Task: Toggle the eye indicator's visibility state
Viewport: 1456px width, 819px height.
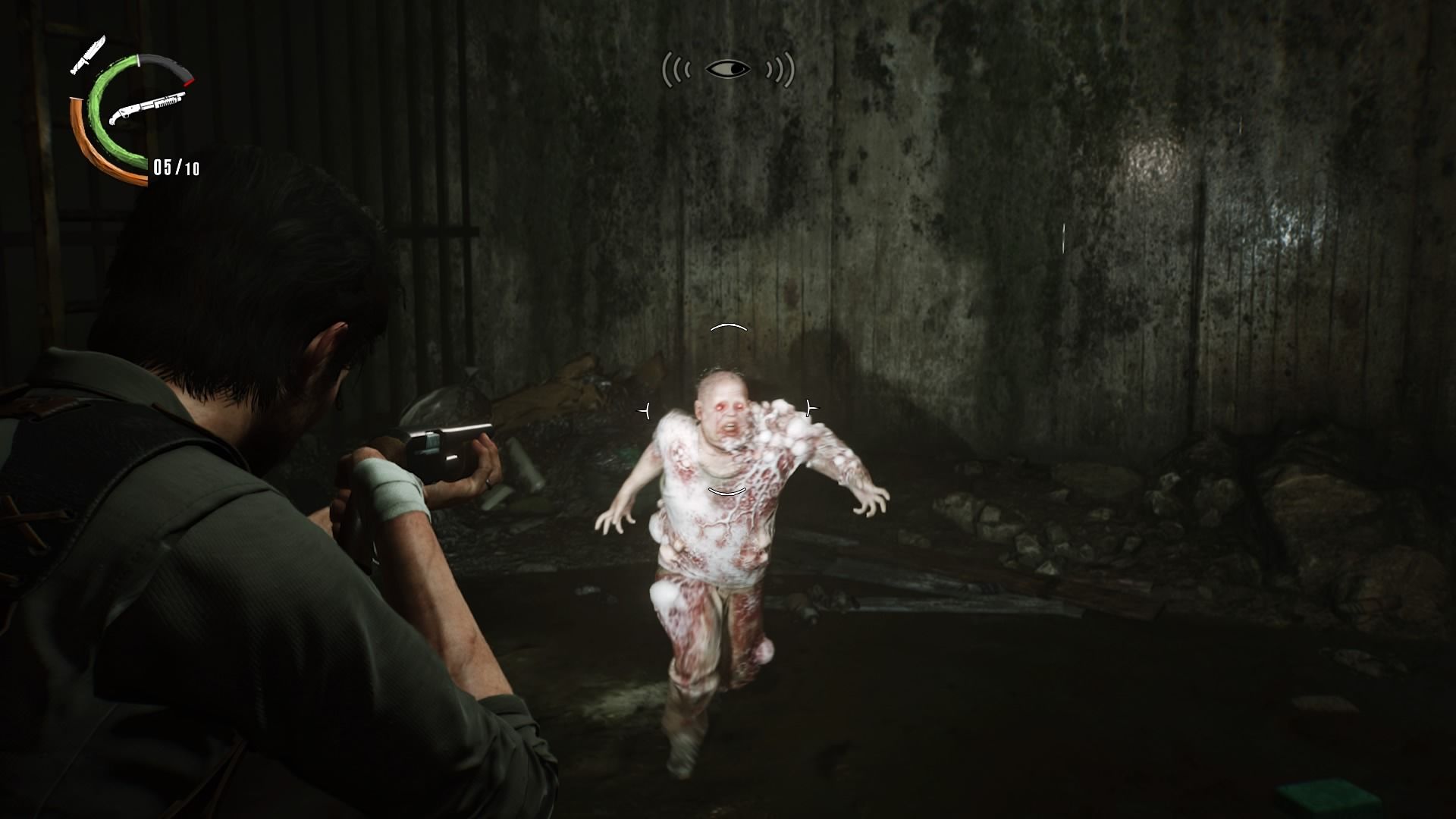Action: point(729,68)
